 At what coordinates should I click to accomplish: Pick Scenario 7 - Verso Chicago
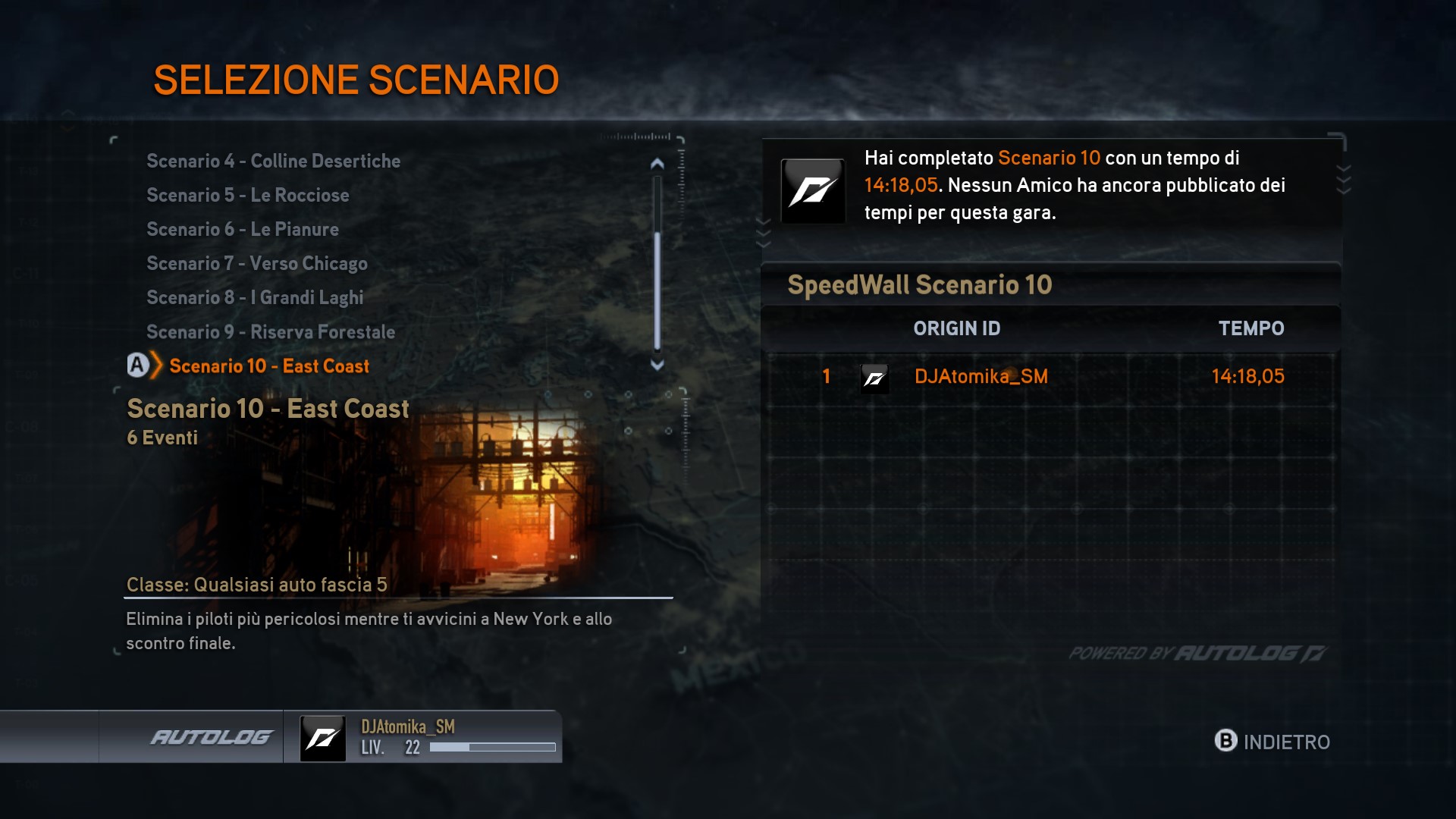click(x=256, y=264)
